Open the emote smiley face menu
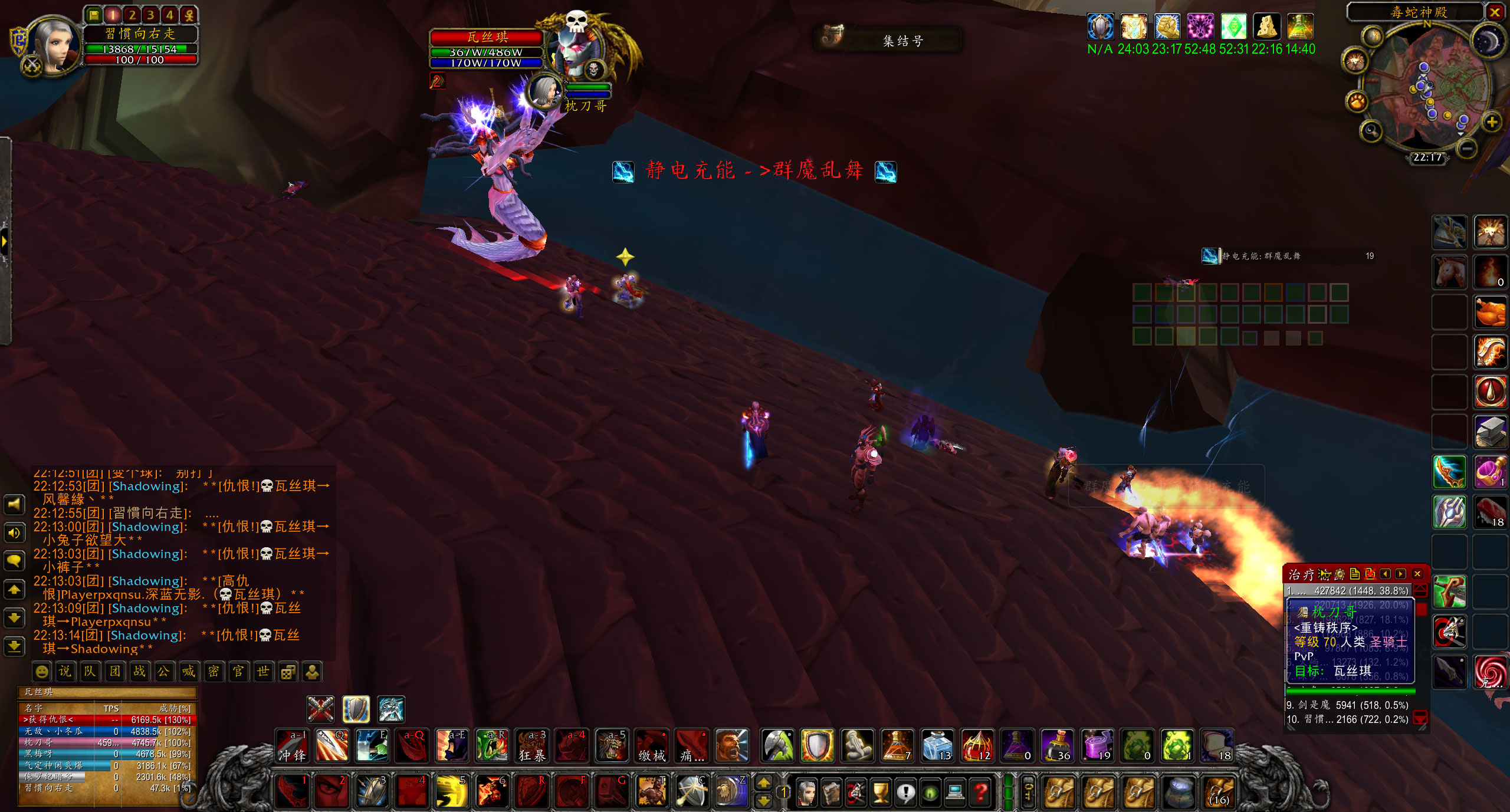The image size is (1510, 812). point(41,672)
